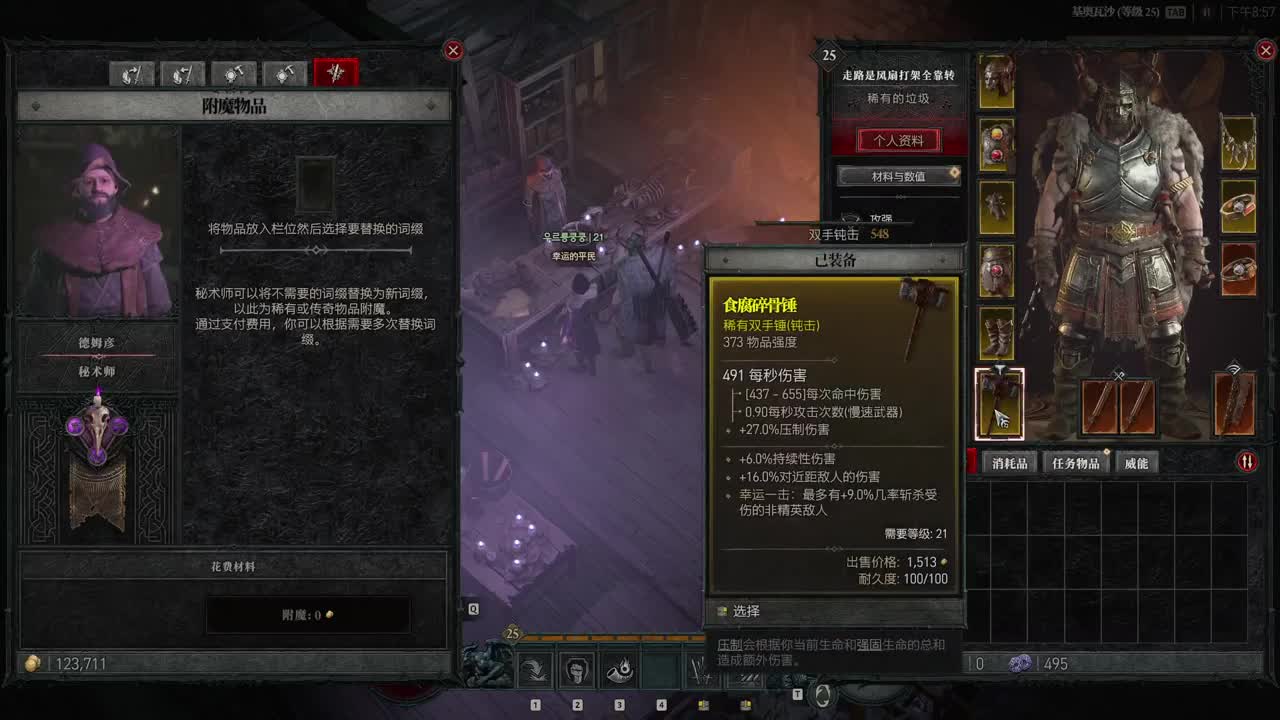Switch to the 消耗品 consumables tab
The image size is (1280, 720).
1010,463
